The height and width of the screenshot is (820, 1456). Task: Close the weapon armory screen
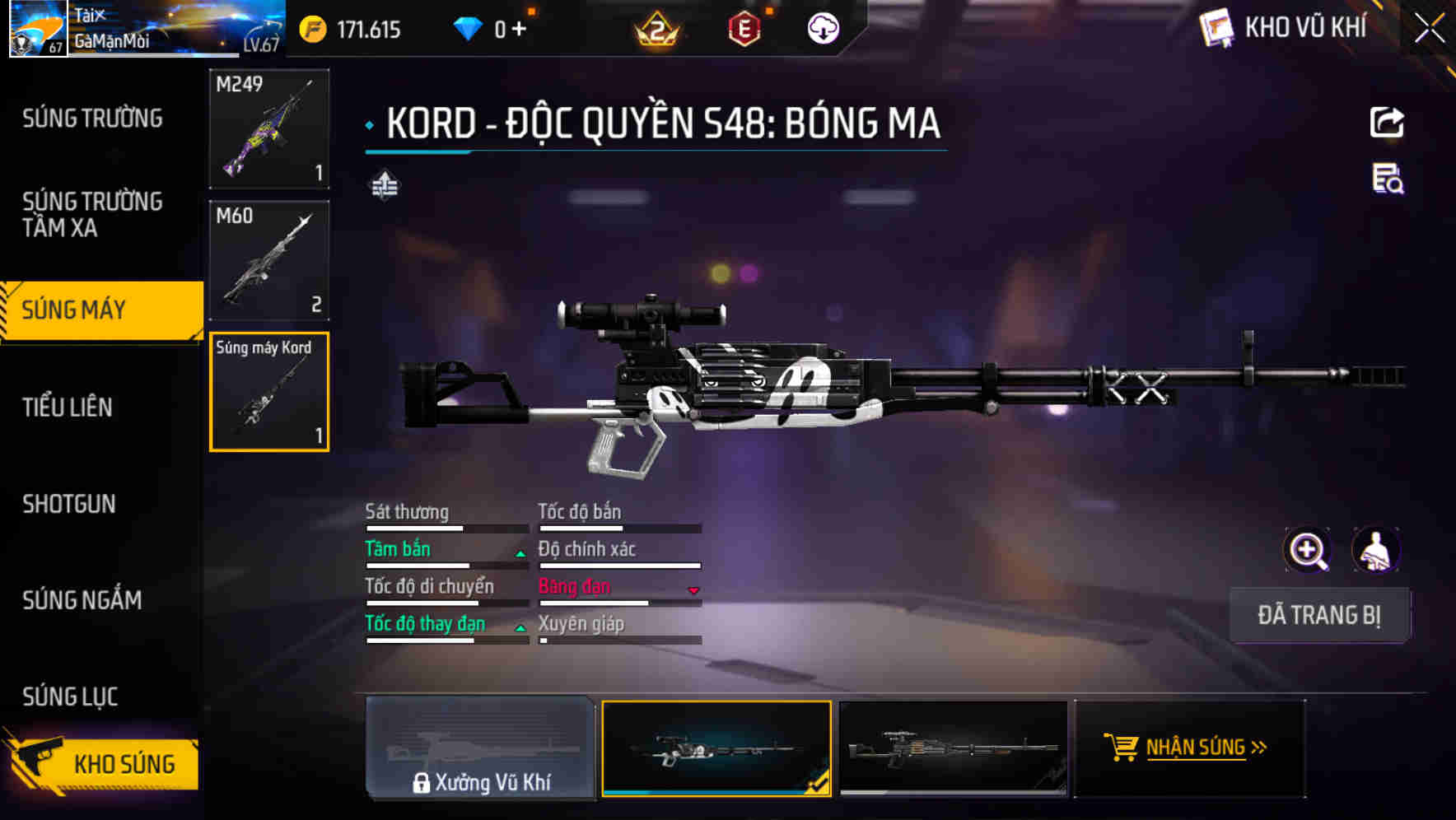point(1429,29)
